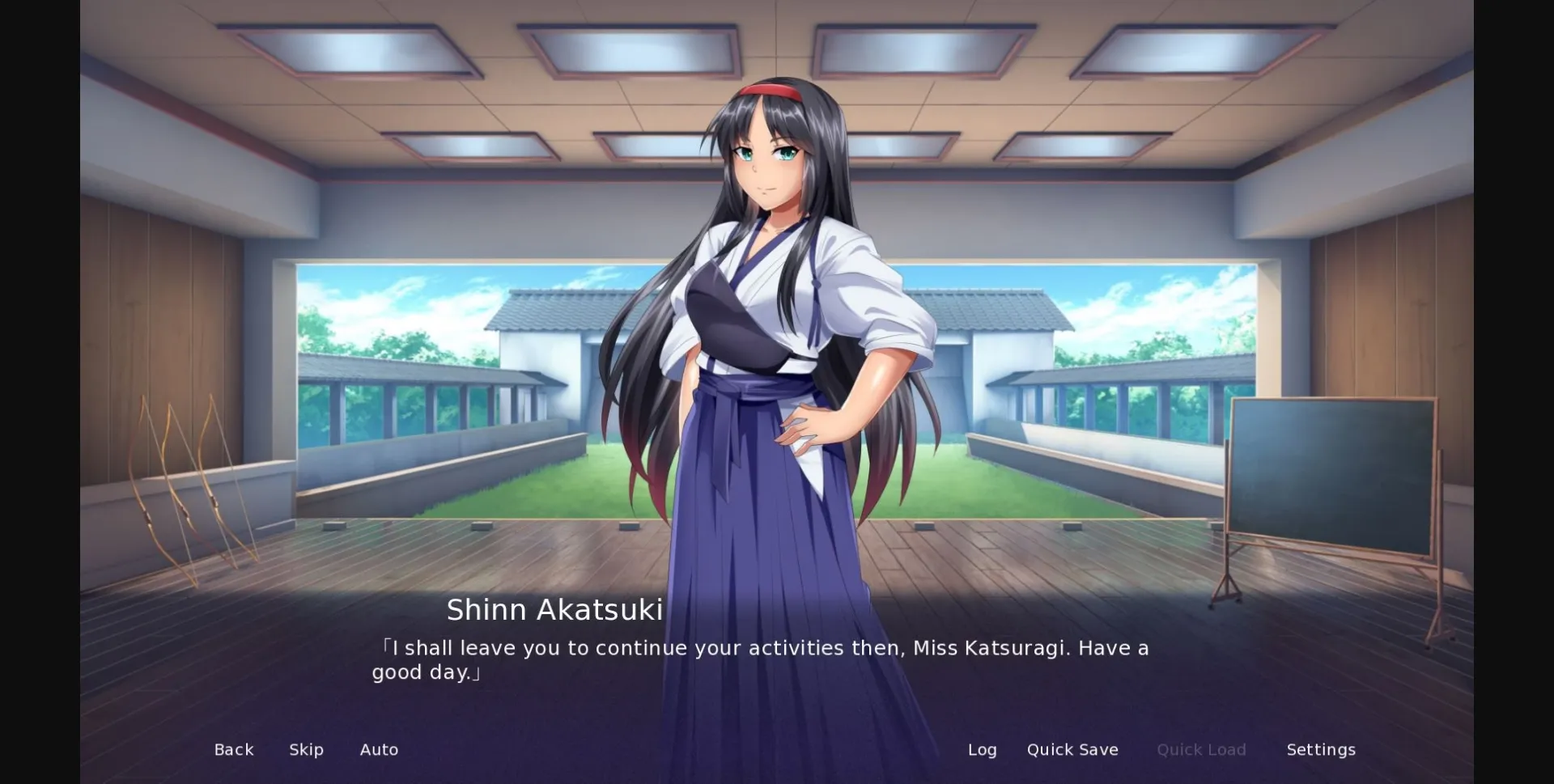Click the Back button to rewind dialogue

(x=233, y=749)
